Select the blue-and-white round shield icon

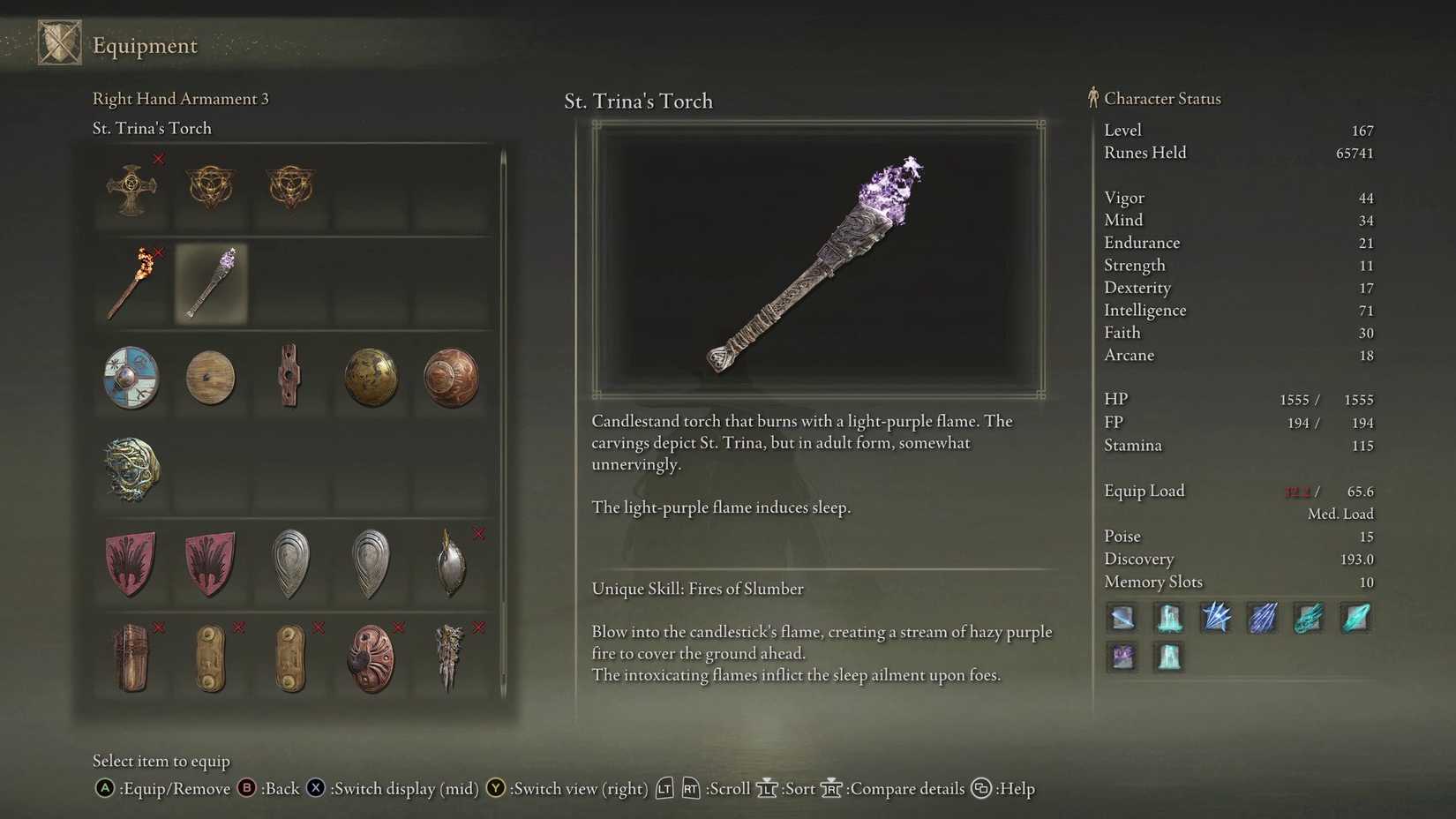pos(131,378)
